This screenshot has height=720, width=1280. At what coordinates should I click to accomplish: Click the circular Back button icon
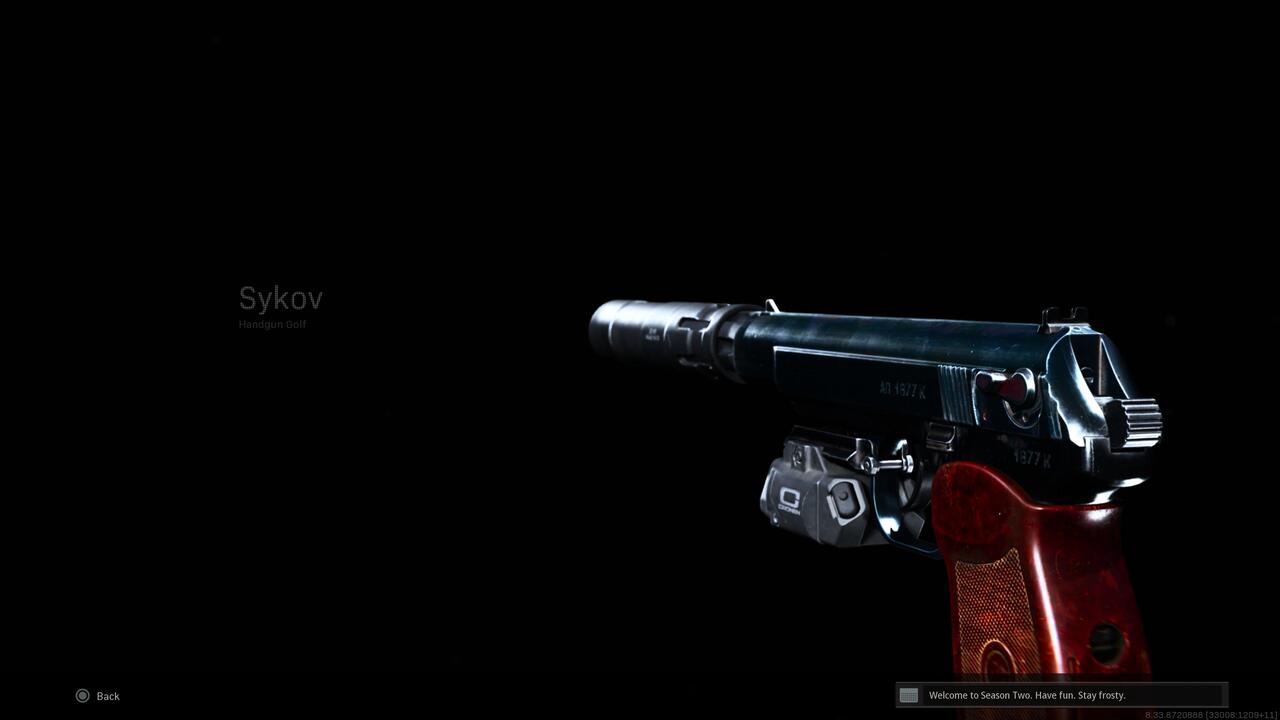point(82,695)
